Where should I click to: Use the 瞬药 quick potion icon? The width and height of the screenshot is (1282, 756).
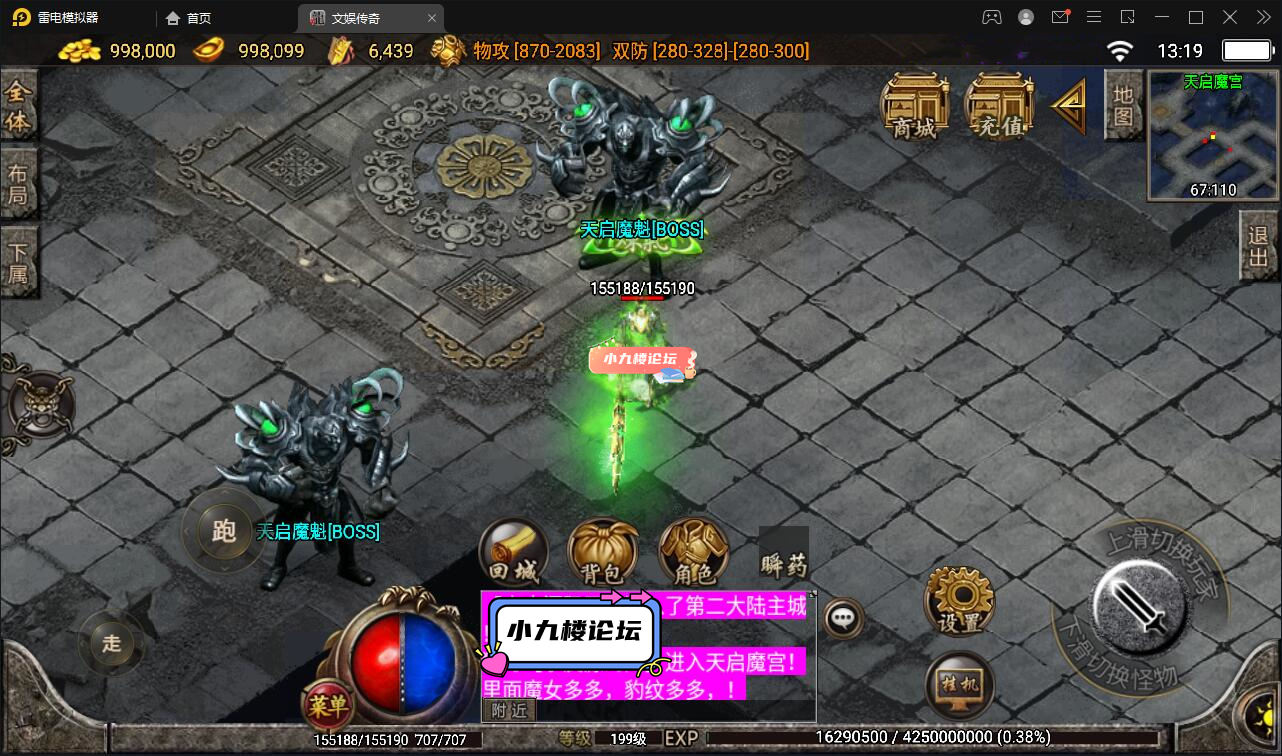click(x=784, y=555)
